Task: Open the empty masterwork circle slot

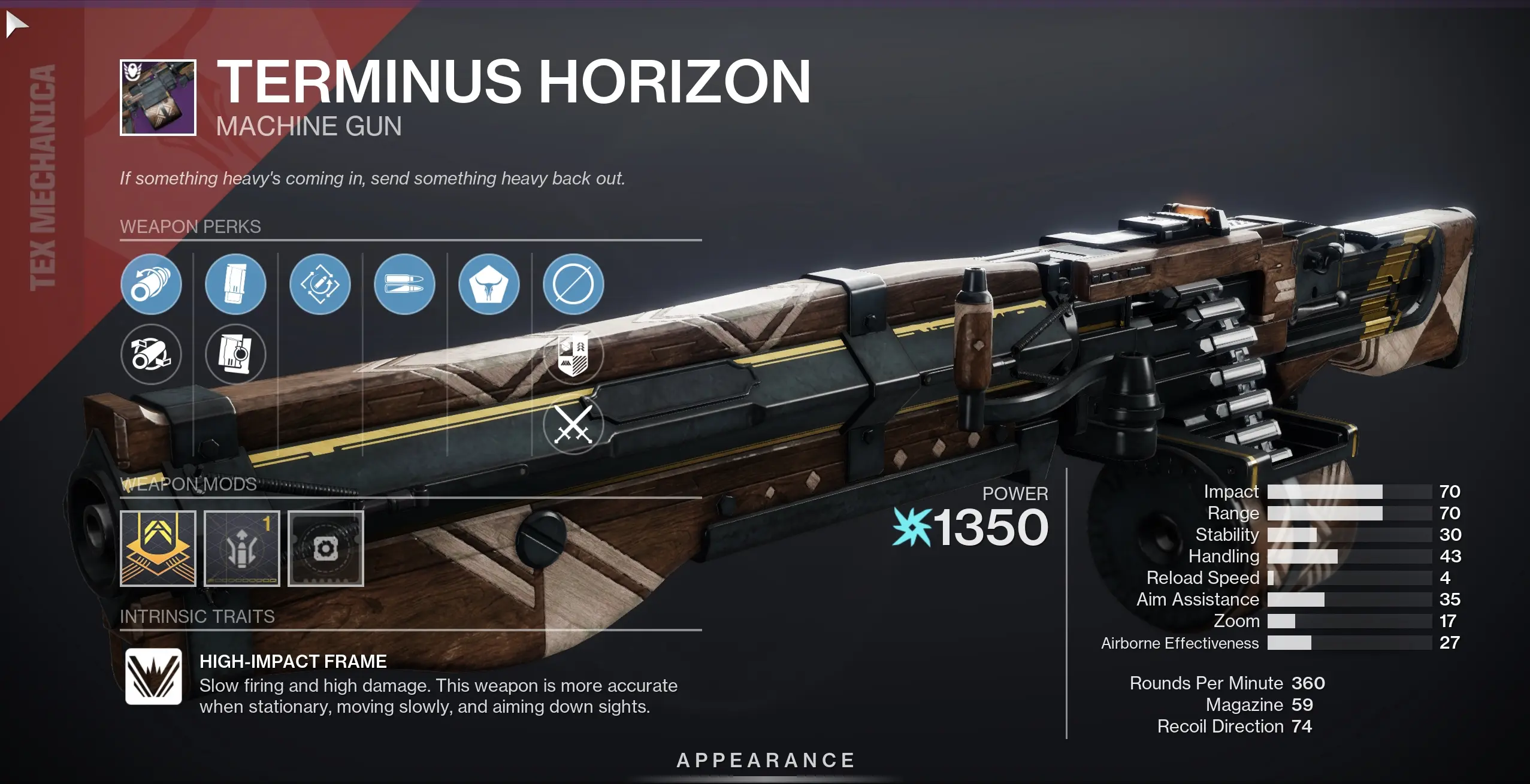Action: (x=573, y=284)
